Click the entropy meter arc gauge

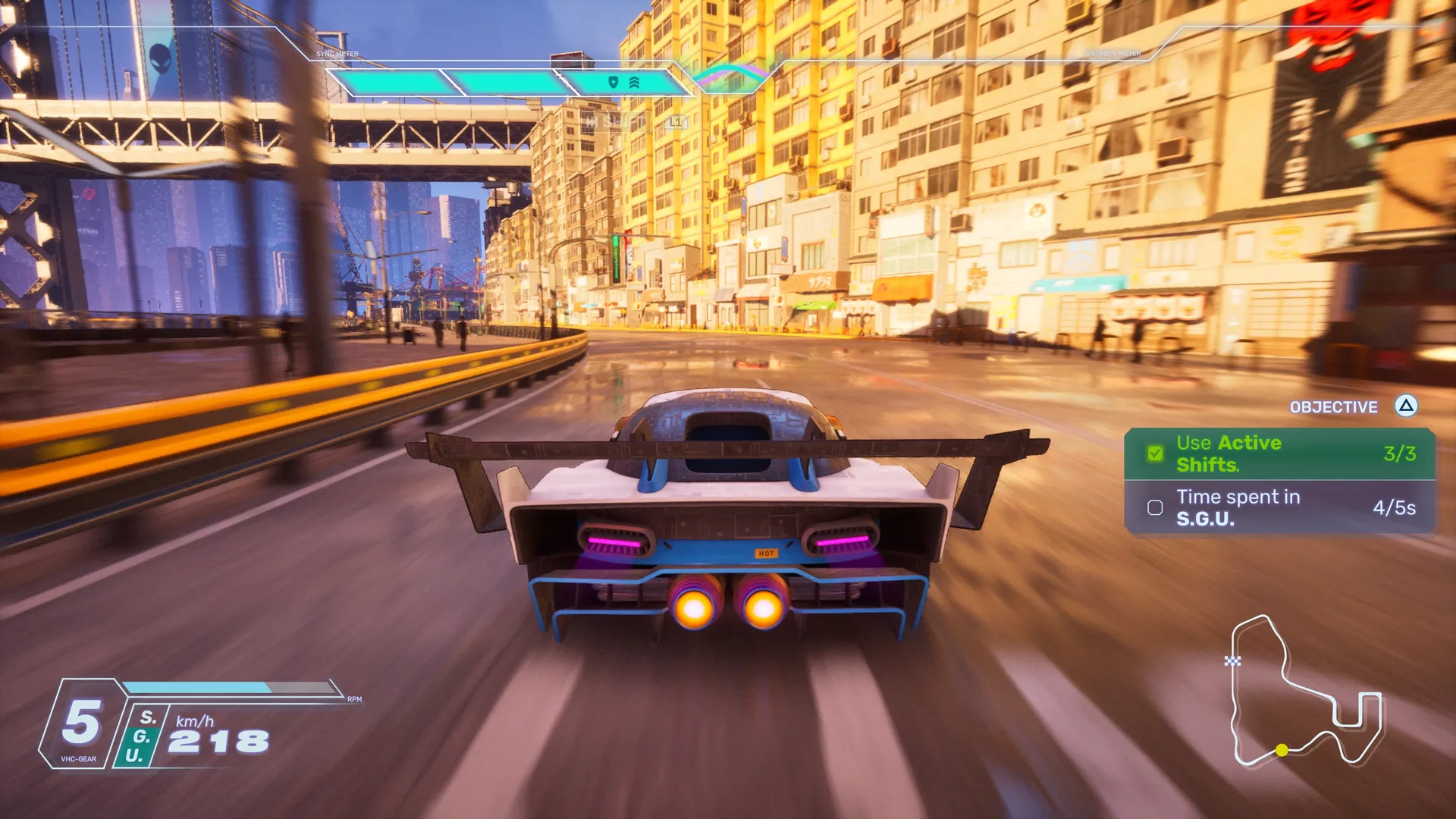click(730, 76)
